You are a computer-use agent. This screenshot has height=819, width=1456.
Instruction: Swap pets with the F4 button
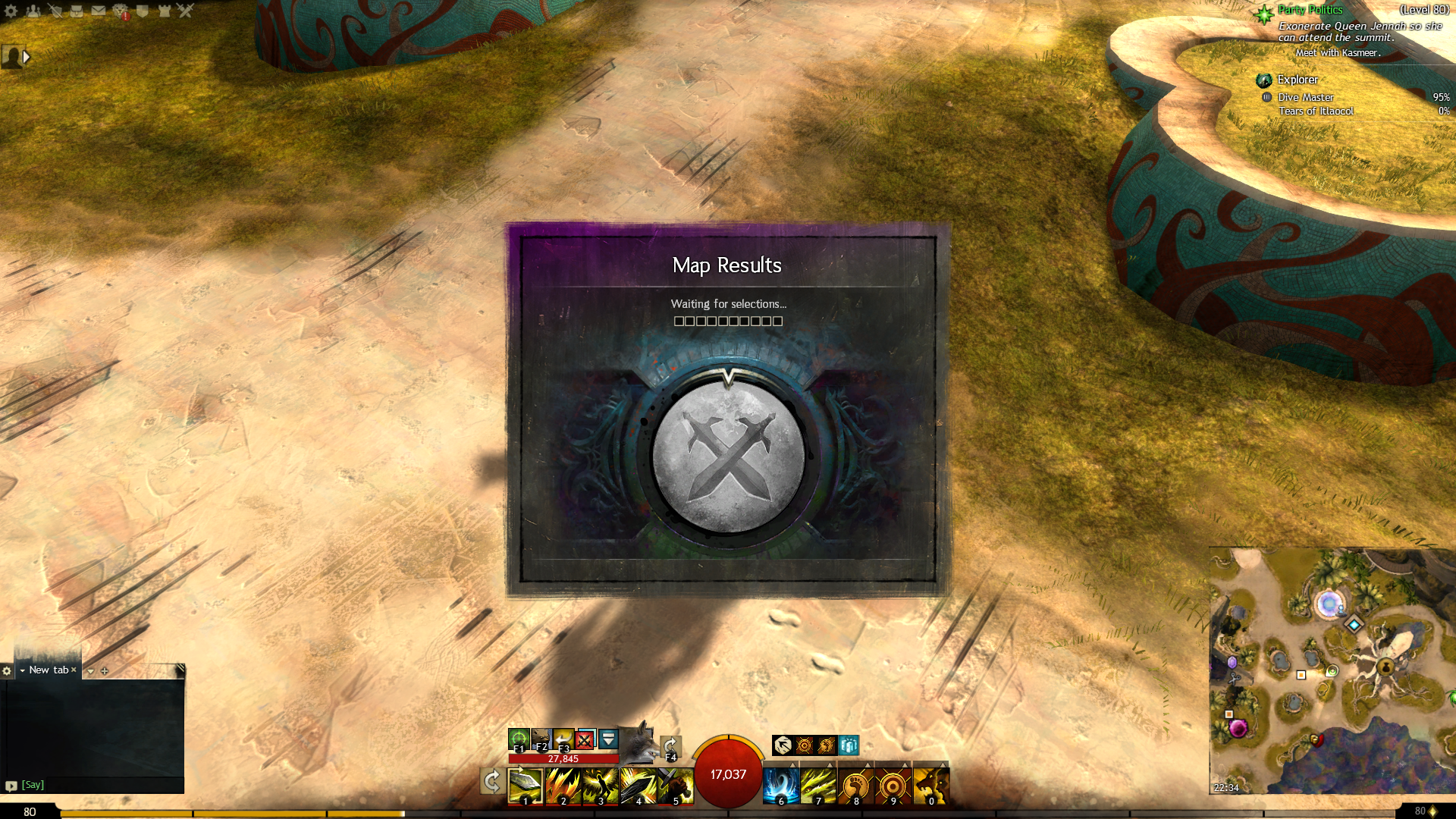[x=670, y=747]
